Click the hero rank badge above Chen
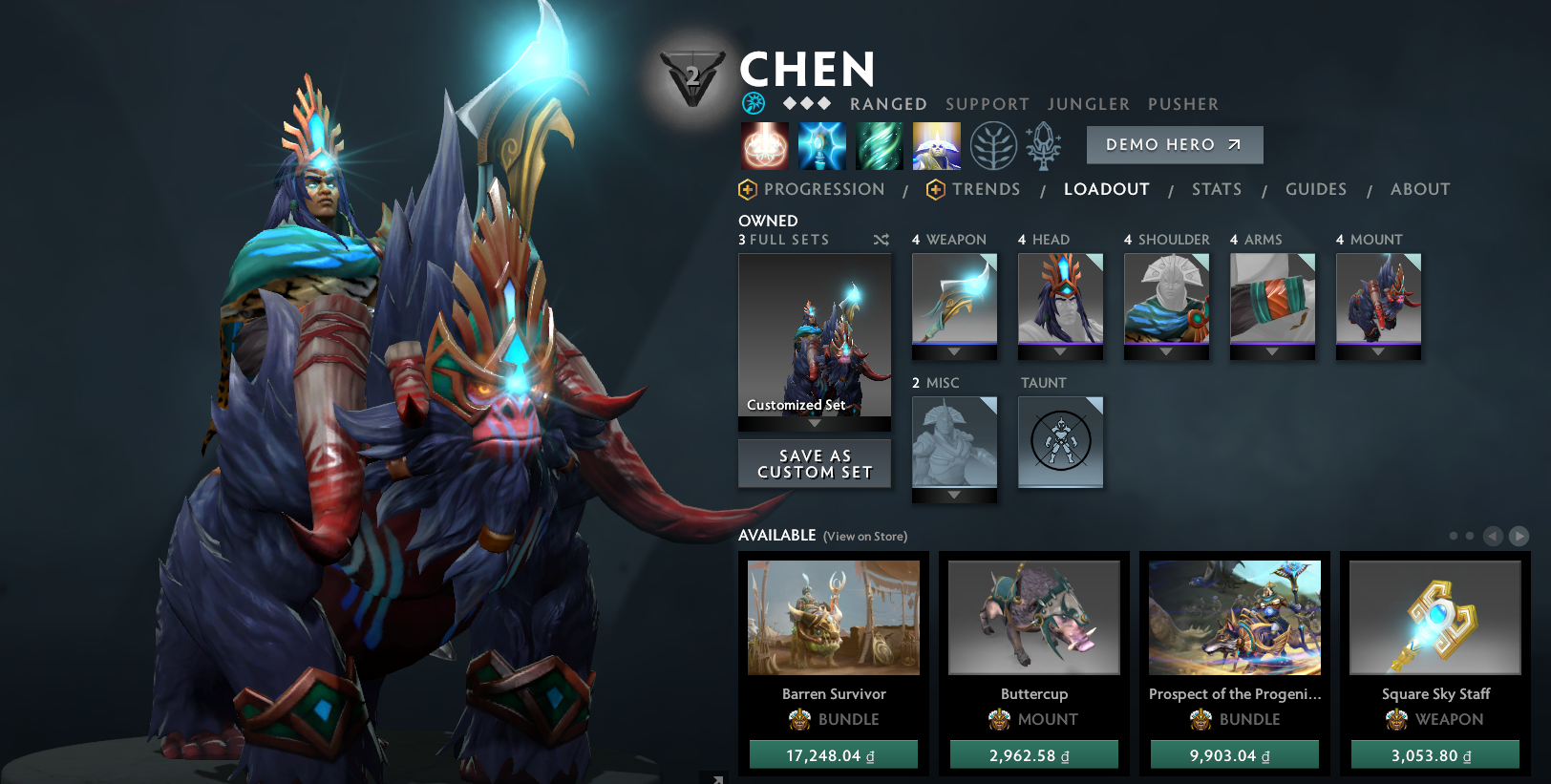 [x=691, y=76]
